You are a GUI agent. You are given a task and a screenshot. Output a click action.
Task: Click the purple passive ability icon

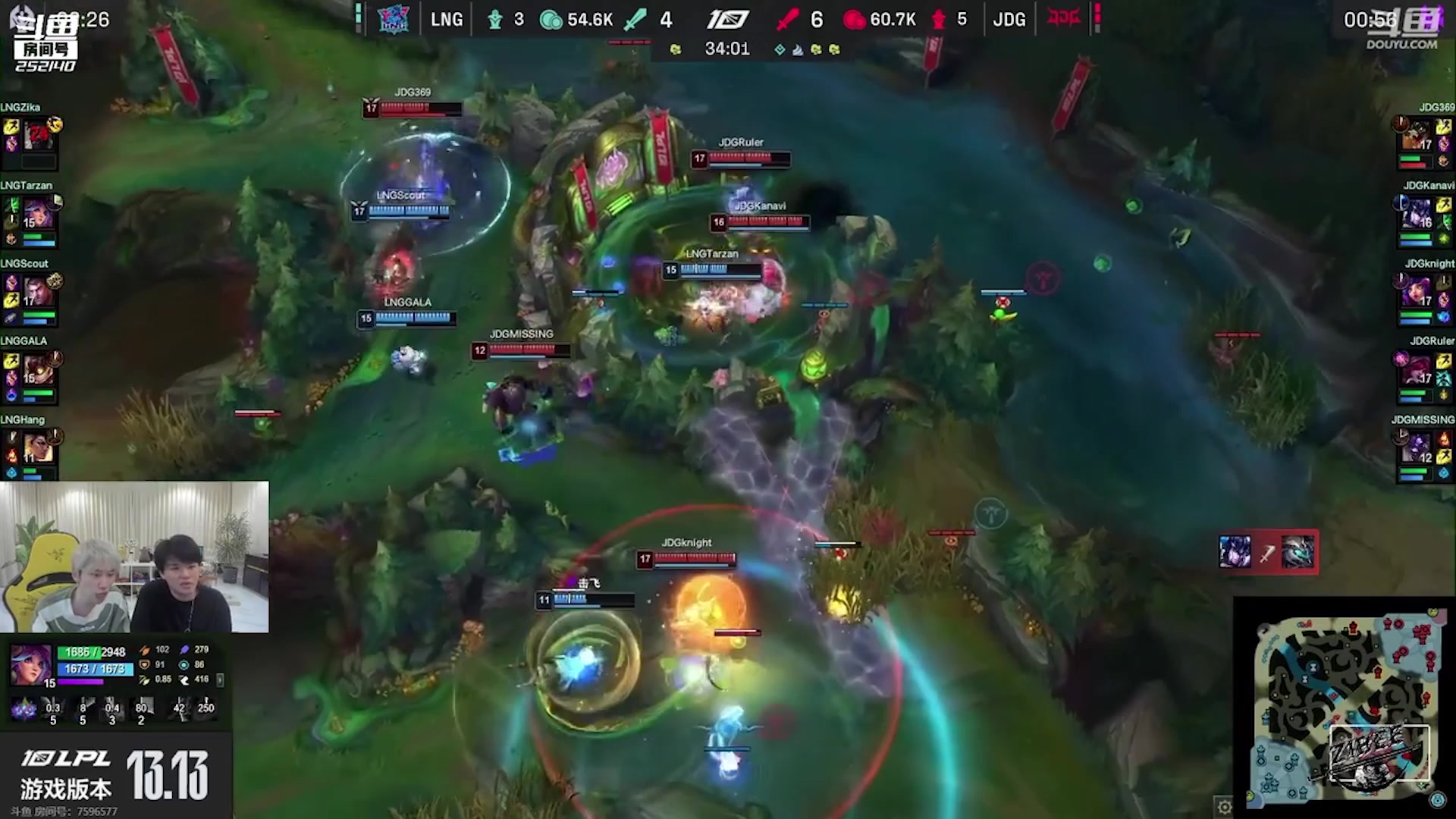click(24, 709)
